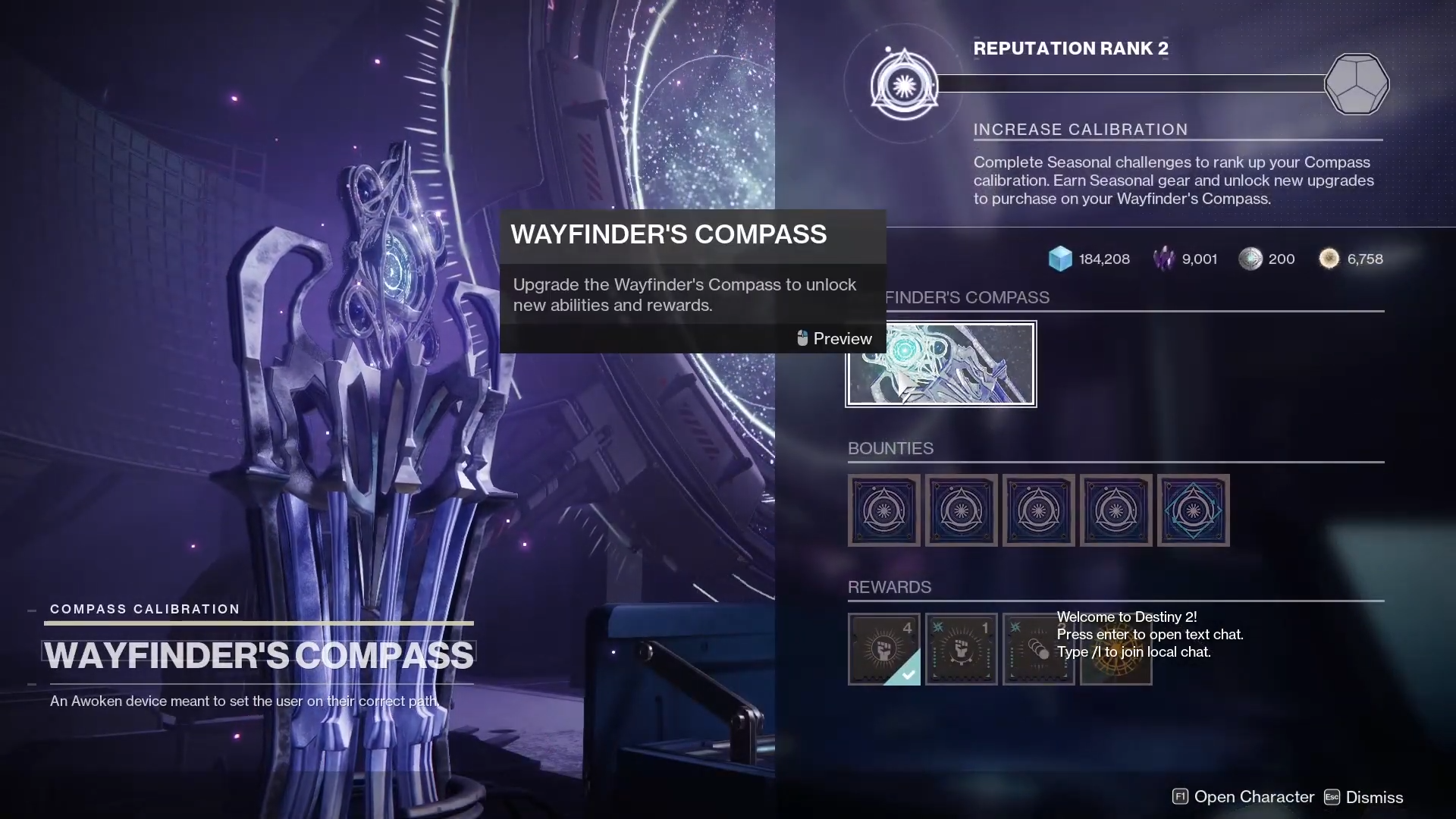1456x819 pixels.
Task: Open the claimed reward marked with a checkmark
Action: click(x=883, y=649)
